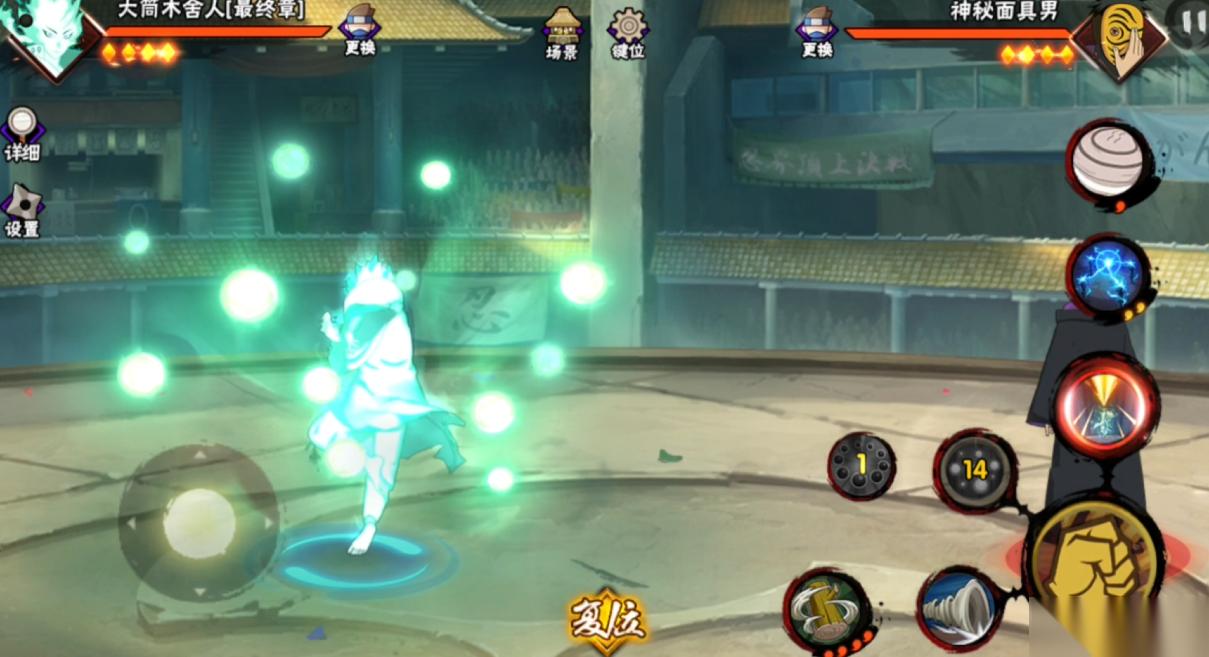
Task: Show the 详细 details panel
Action: click(x=21, y=134)
